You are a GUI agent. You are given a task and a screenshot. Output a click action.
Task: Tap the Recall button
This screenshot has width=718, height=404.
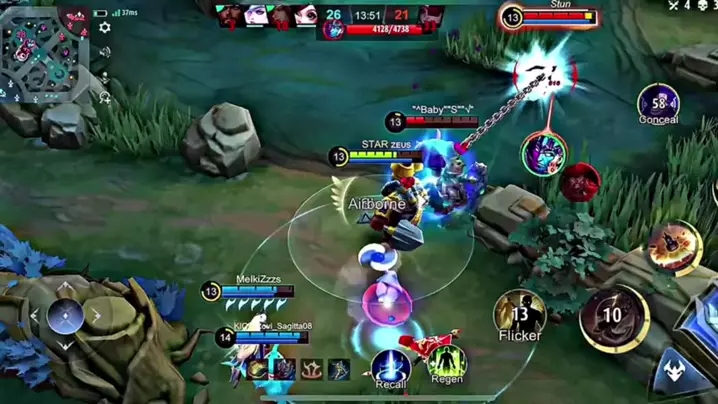click(391, 367)
